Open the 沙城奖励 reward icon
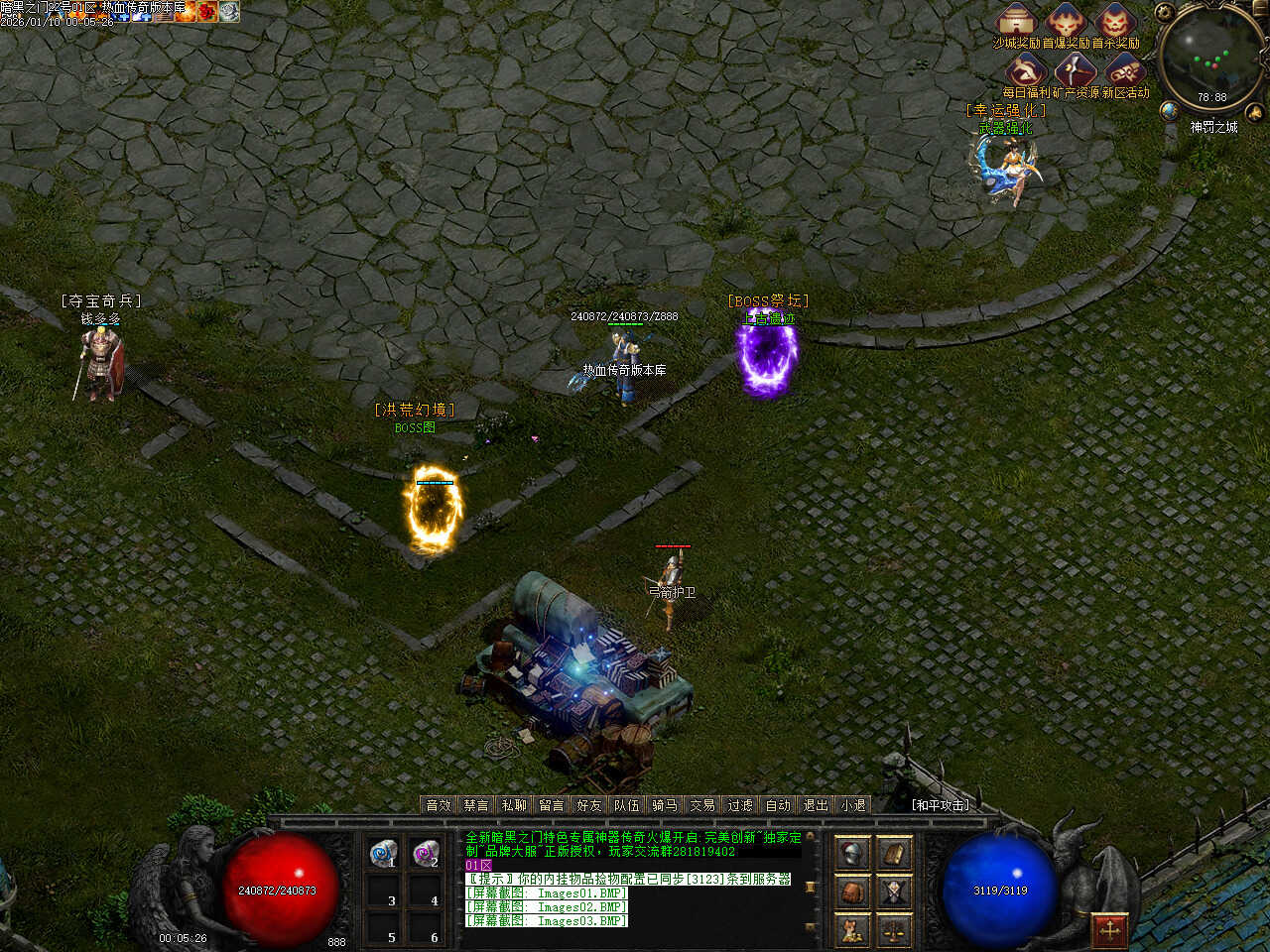1270x952 pixels. coord(1016,20)
